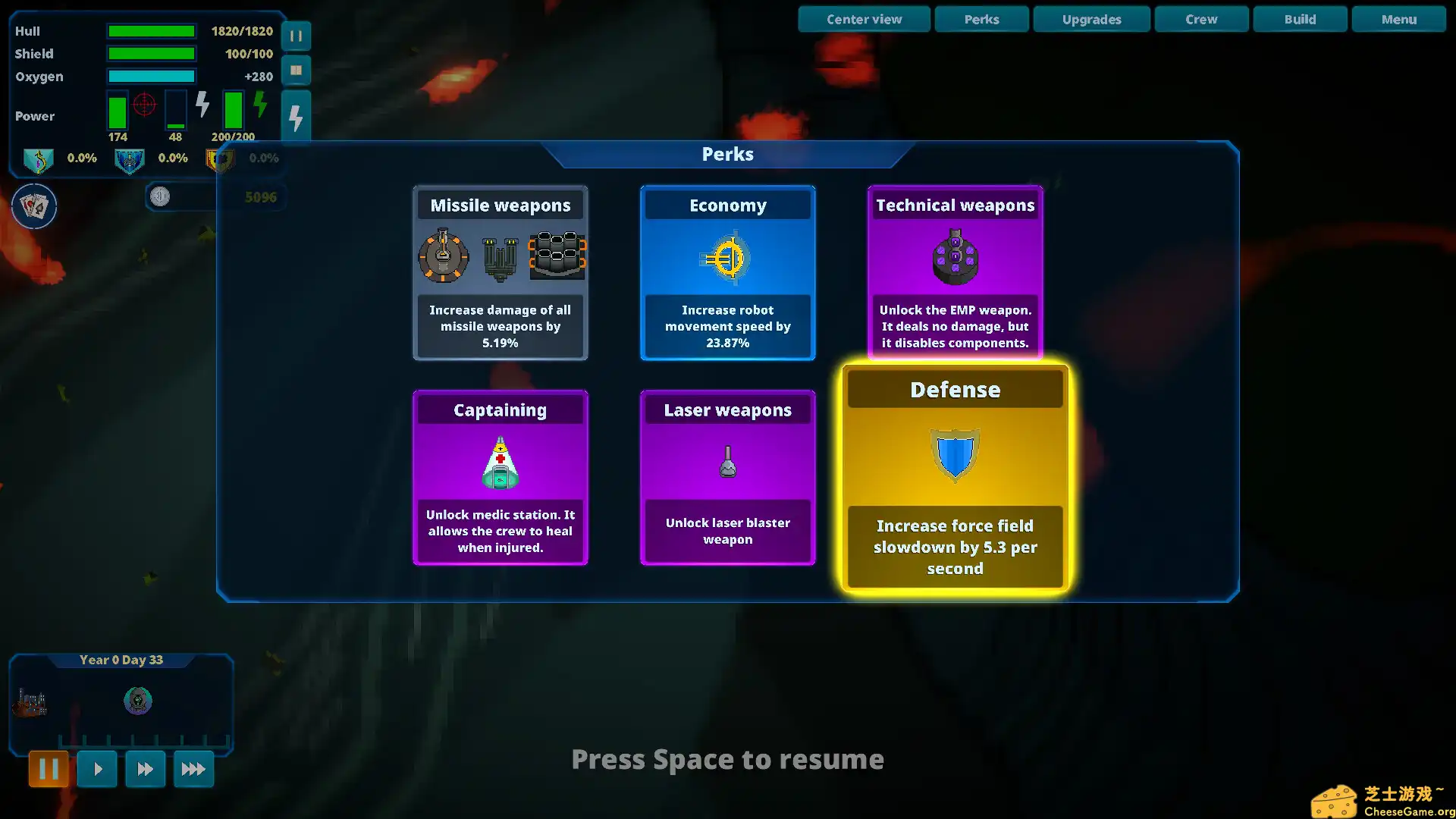Click the Hull health bar
This screenshot has height=819, width=1456.
pos(151,31)
